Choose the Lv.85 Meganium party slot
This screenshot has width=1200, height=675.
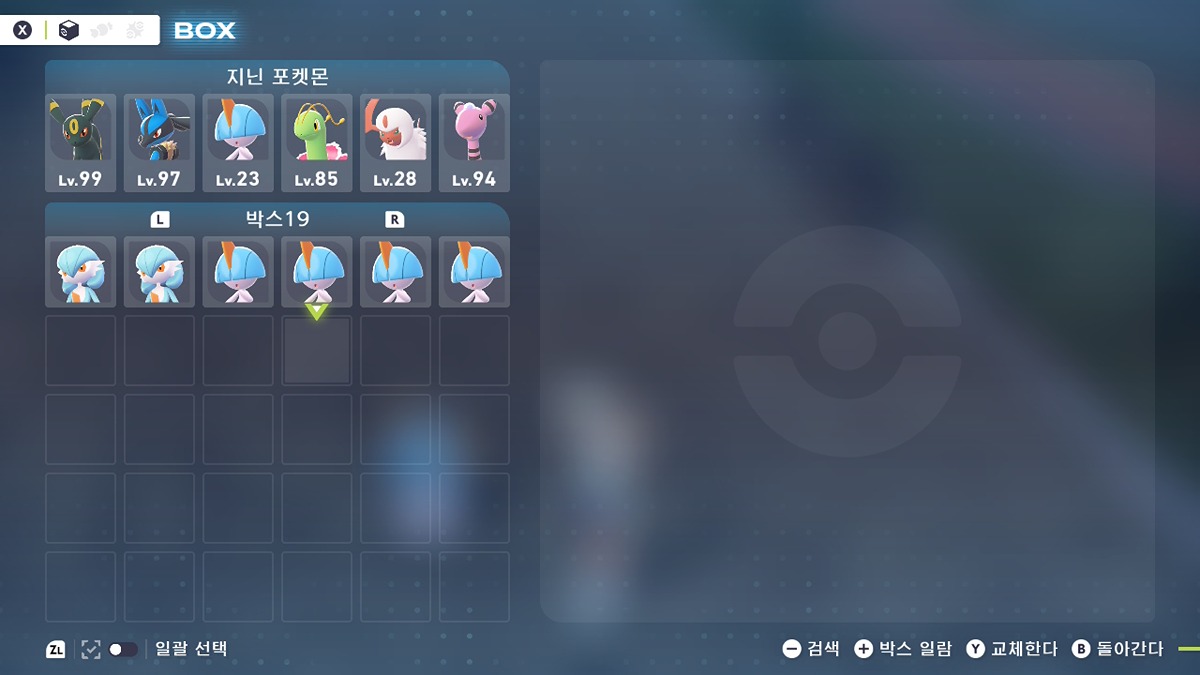coord(317,142)
